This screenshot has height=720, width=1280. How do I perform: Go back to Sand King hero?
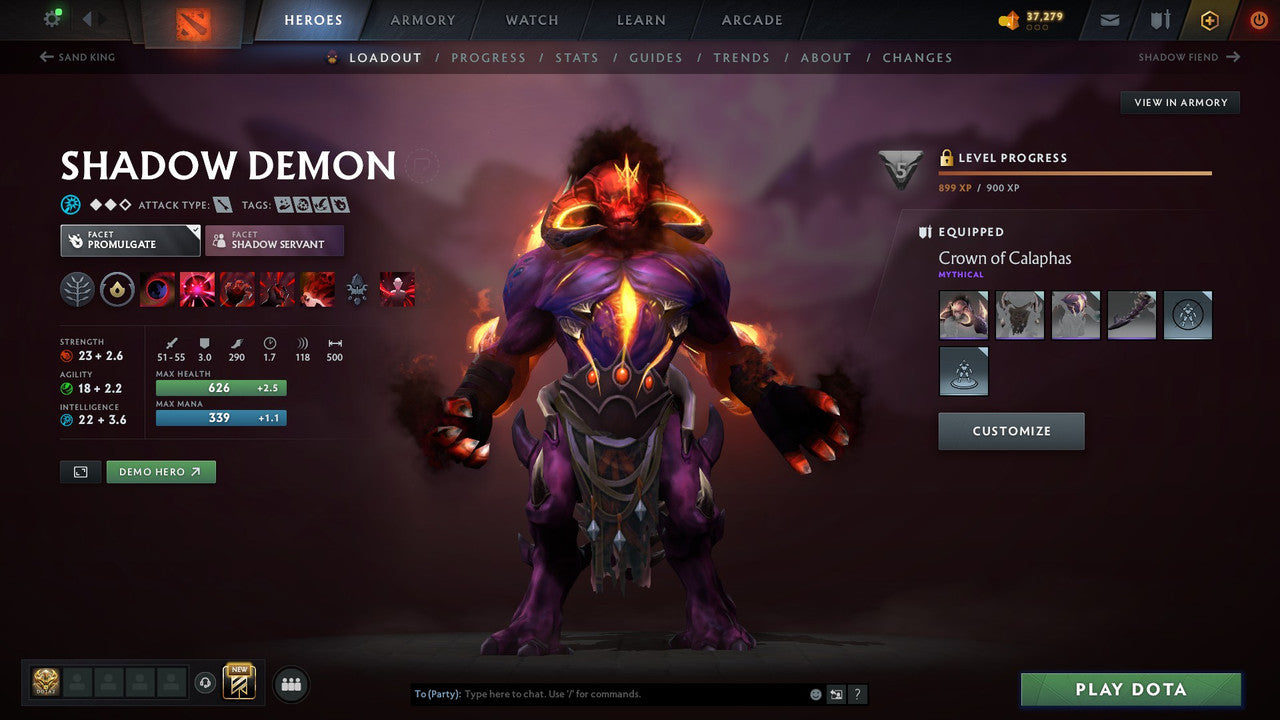click(x=77, y=57)
